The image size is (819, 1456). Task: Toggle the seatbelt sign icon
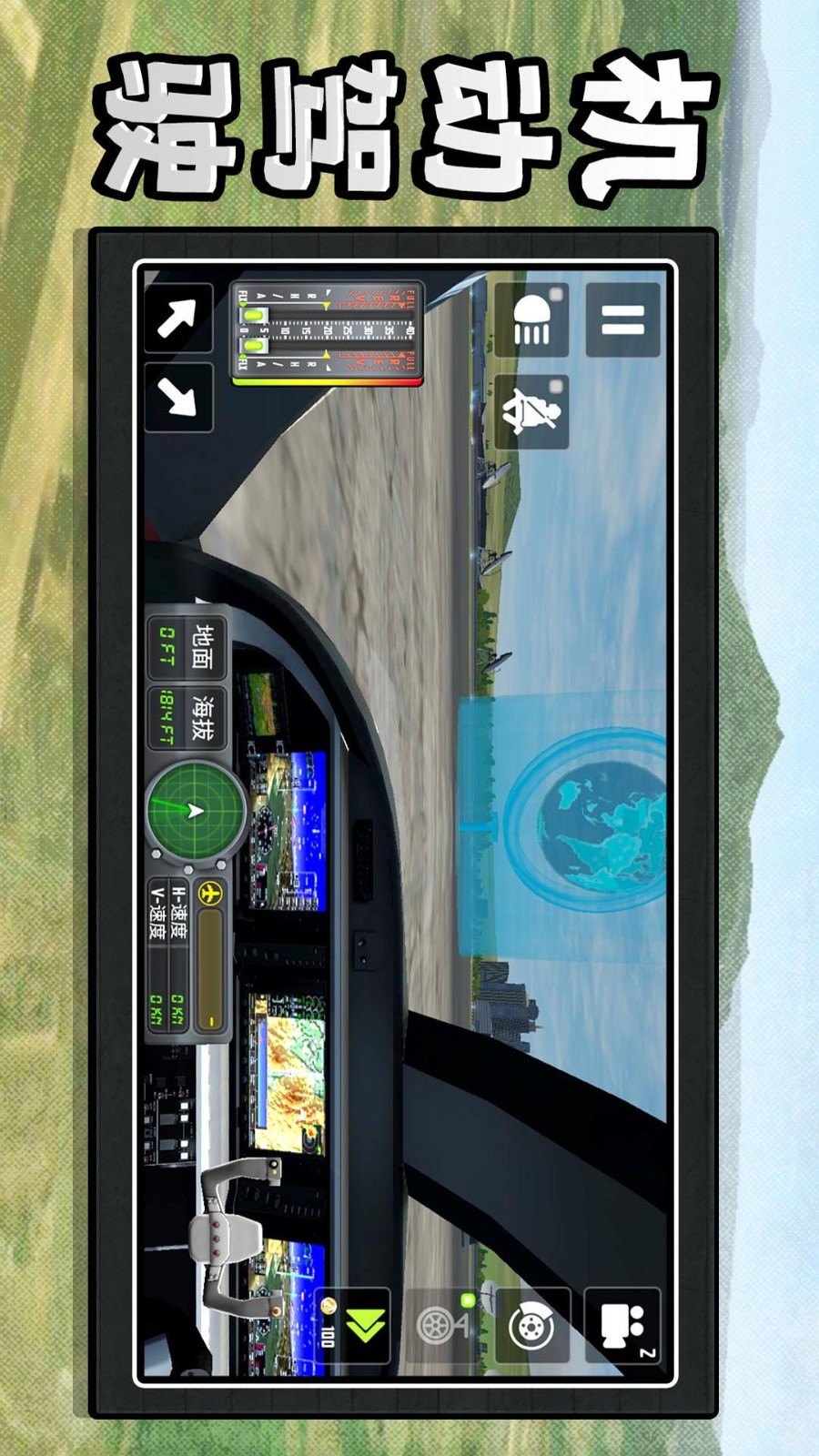coord(532,411)
